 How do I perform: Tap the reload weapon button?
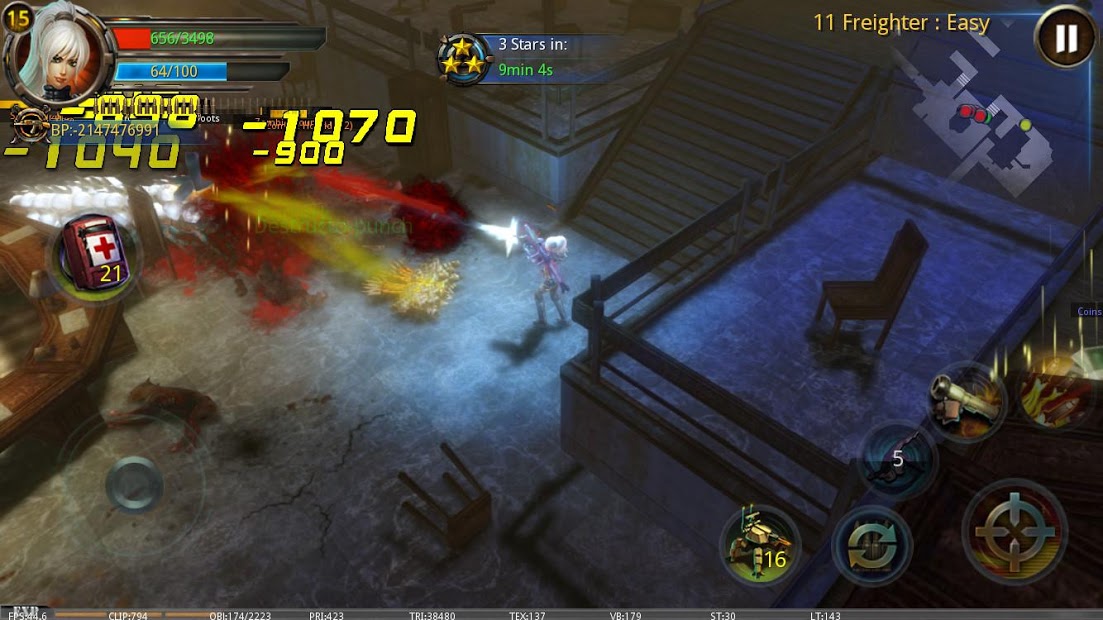click(871, 546)
